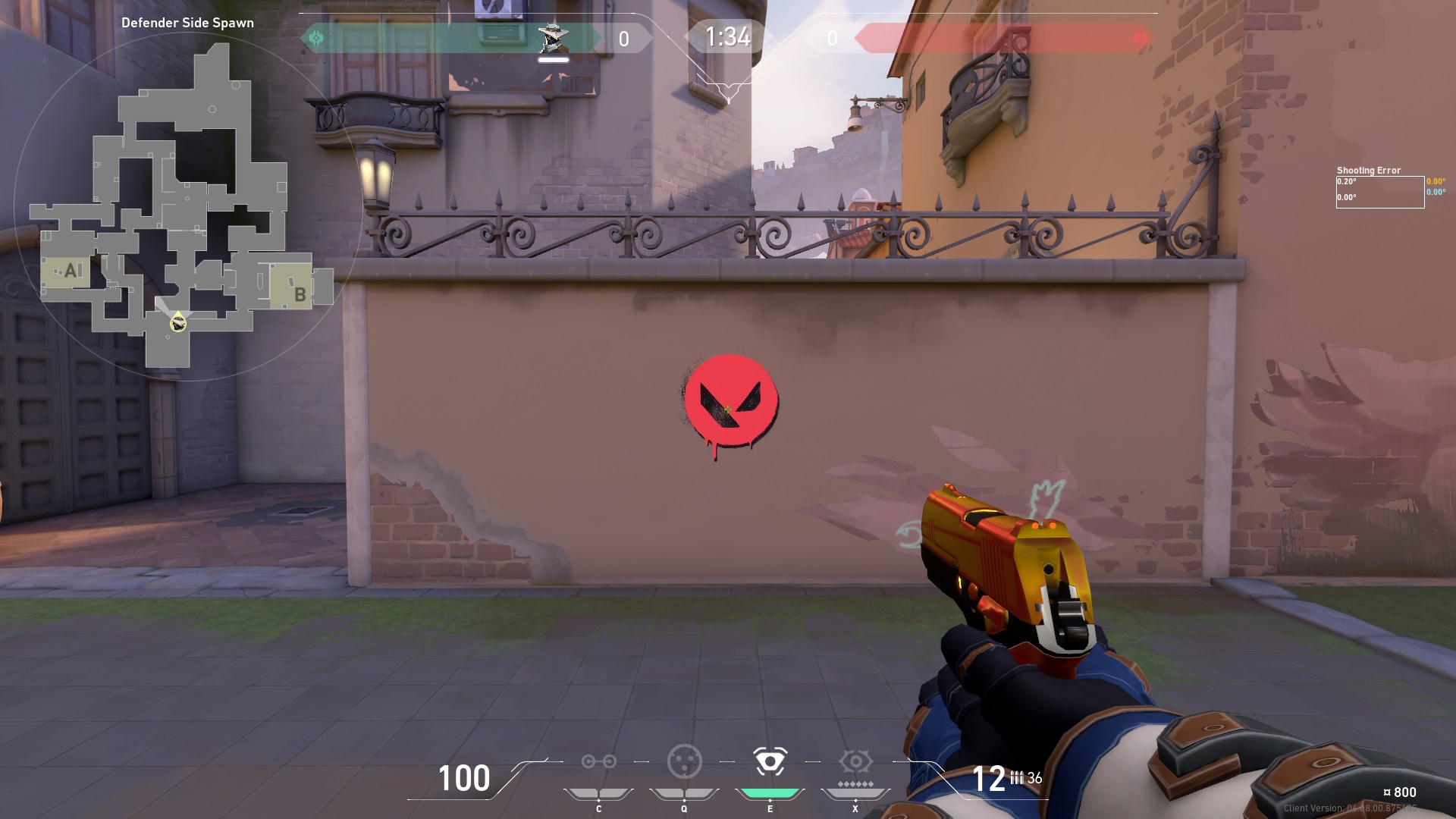Select the A site label on minimap

(71, 268)
